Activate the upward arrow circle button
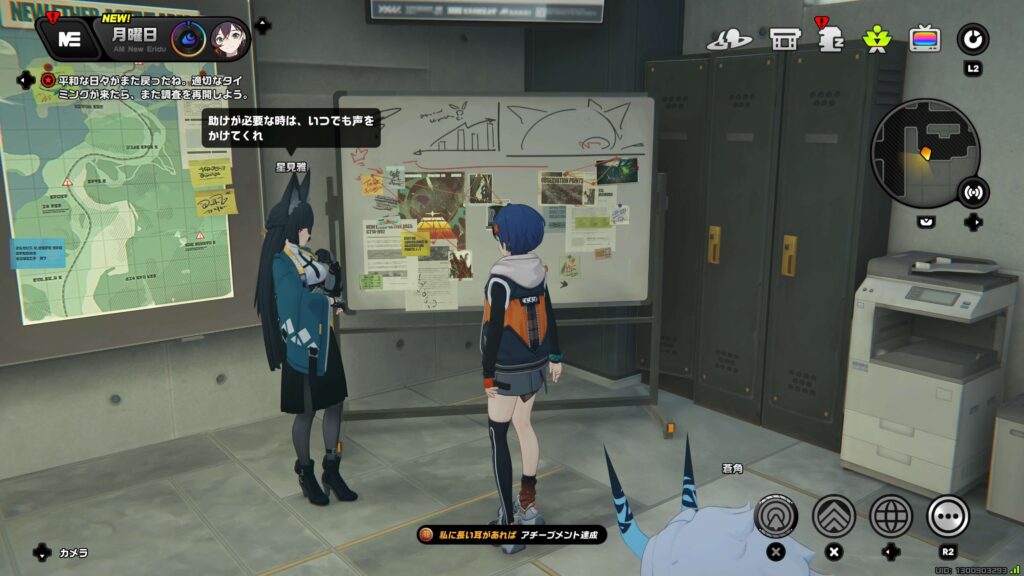Image resolution: width=1024 pixels, height=576 pixels. pos(777,516)
